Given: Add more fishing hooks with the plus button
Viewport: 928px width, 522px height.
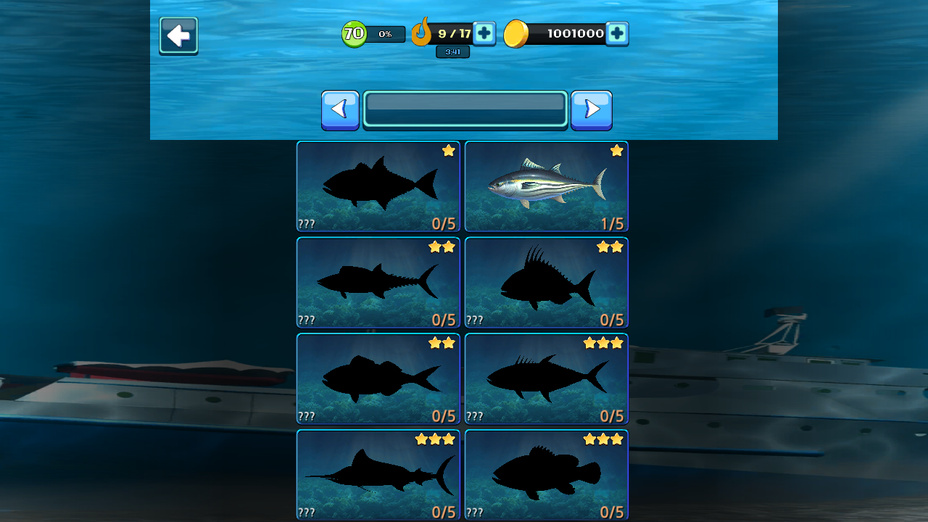Looking at the screenshot, I should pyautogui.click(x=484, y=34).
